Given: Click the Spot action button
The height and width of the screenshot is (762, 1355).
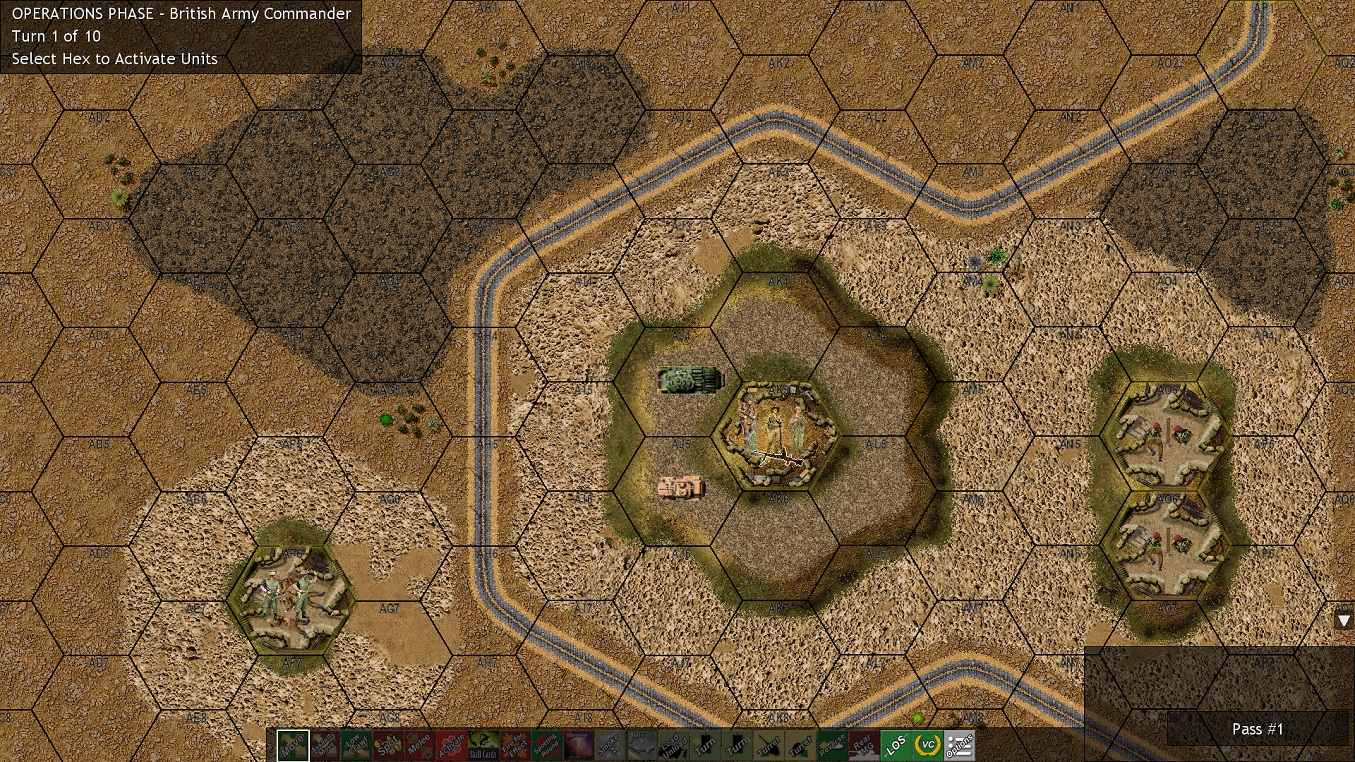Looking at the screenshot, I should [x=388, y=745].
